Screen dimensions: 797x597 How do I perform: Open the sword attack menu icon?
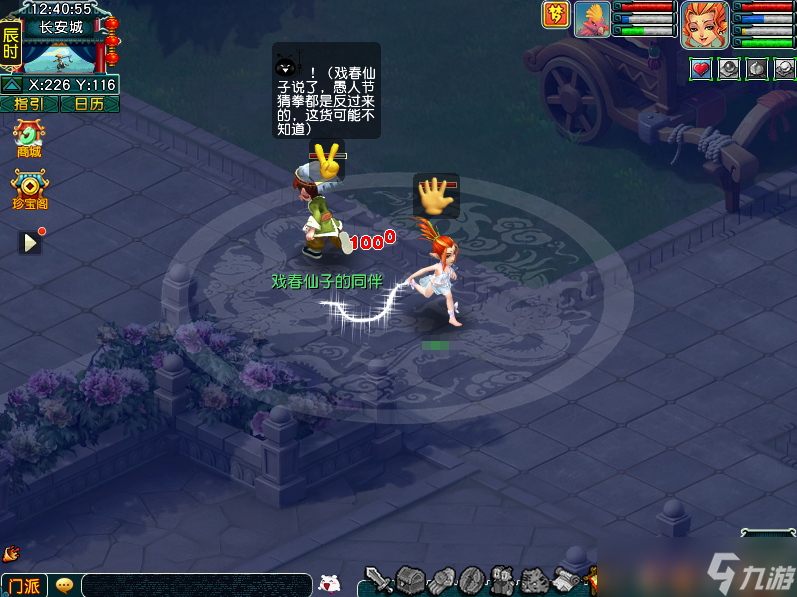click(378, 580)
